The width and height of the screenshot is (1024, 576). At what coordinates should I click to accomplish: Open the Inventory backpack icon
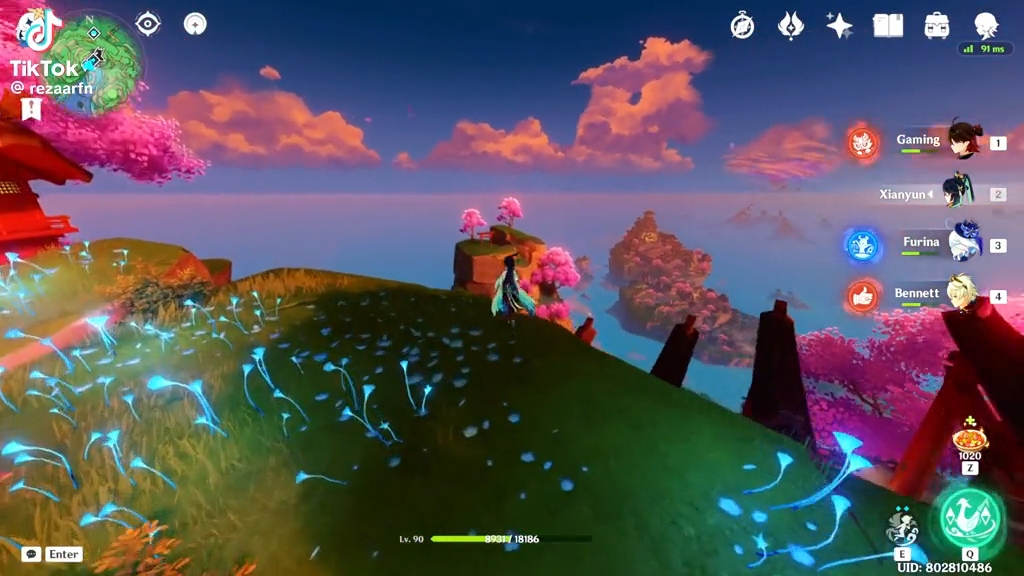coord(937,26)
